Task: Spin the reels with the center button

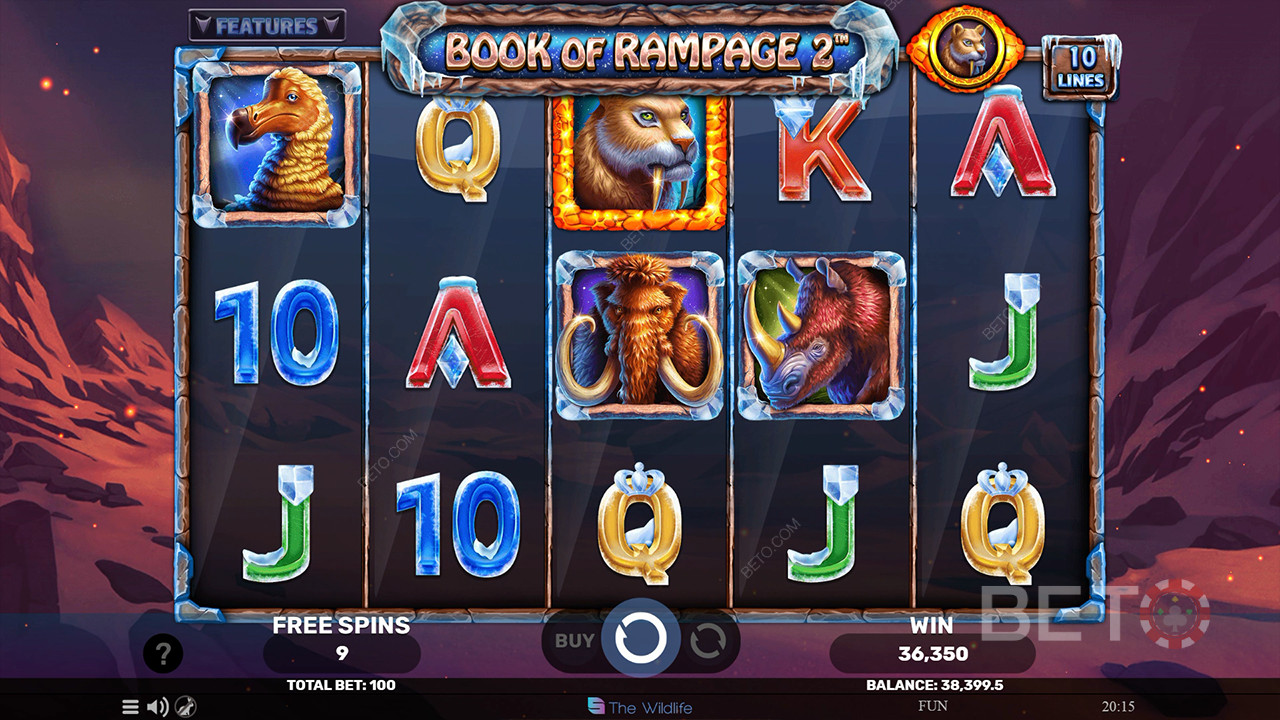Action: pos(640,637)
